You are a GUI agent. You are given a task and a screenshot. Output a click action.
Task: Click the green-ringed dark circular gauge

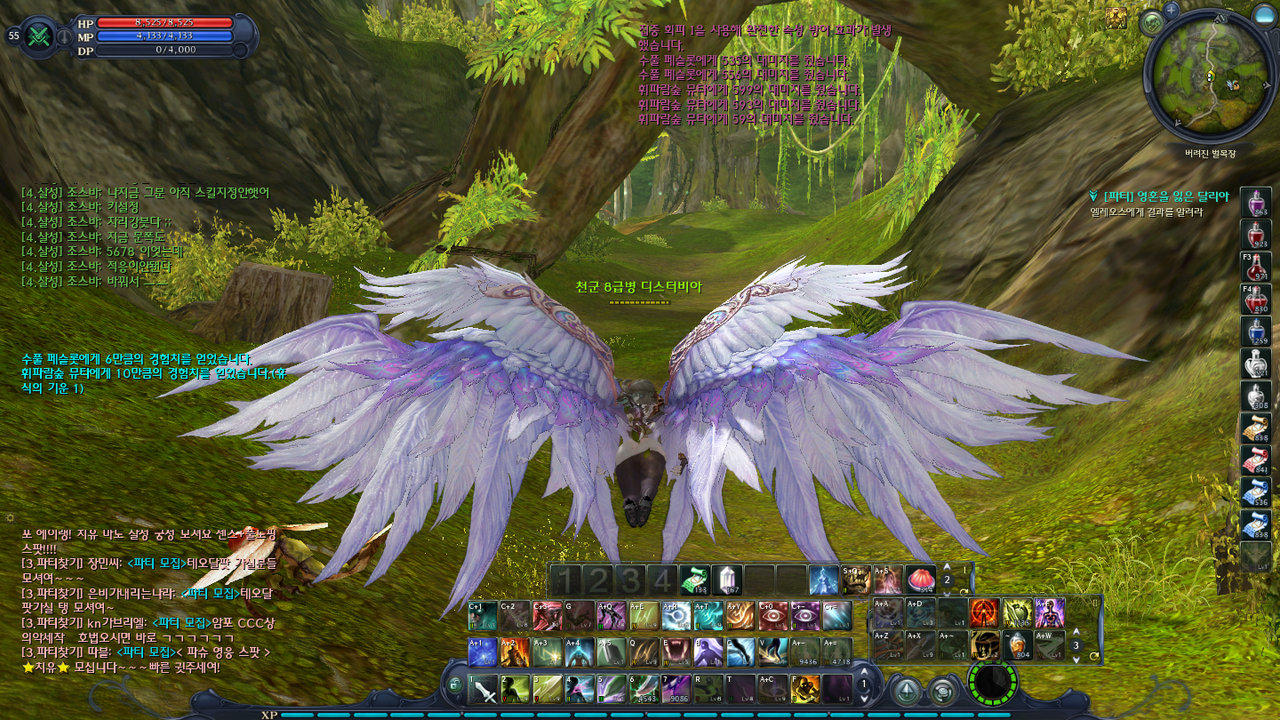point(992,683)
